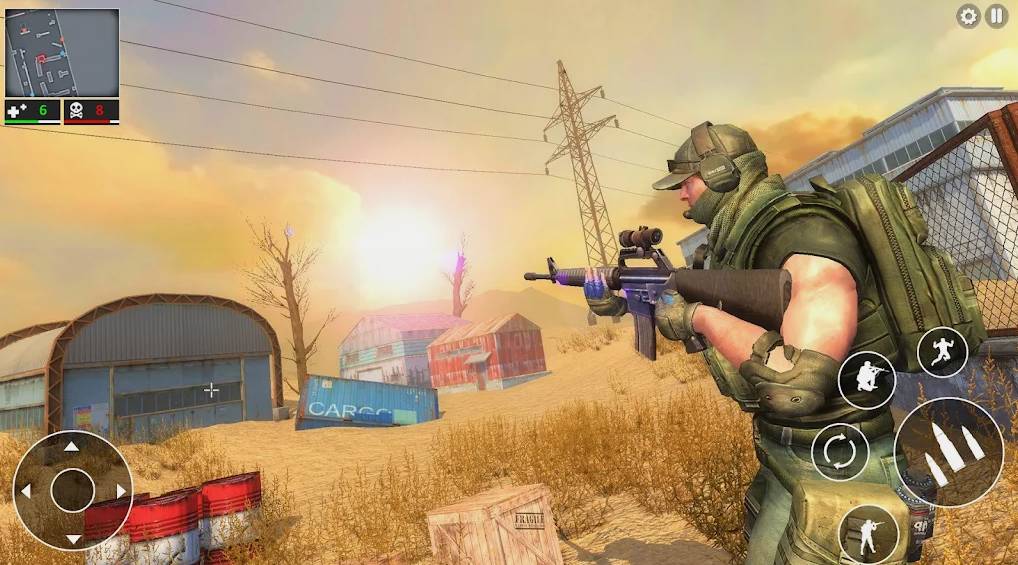Pause the game
Viewport: 1018px width, 565px height.
pyautogui.click(x=996, y=16)
